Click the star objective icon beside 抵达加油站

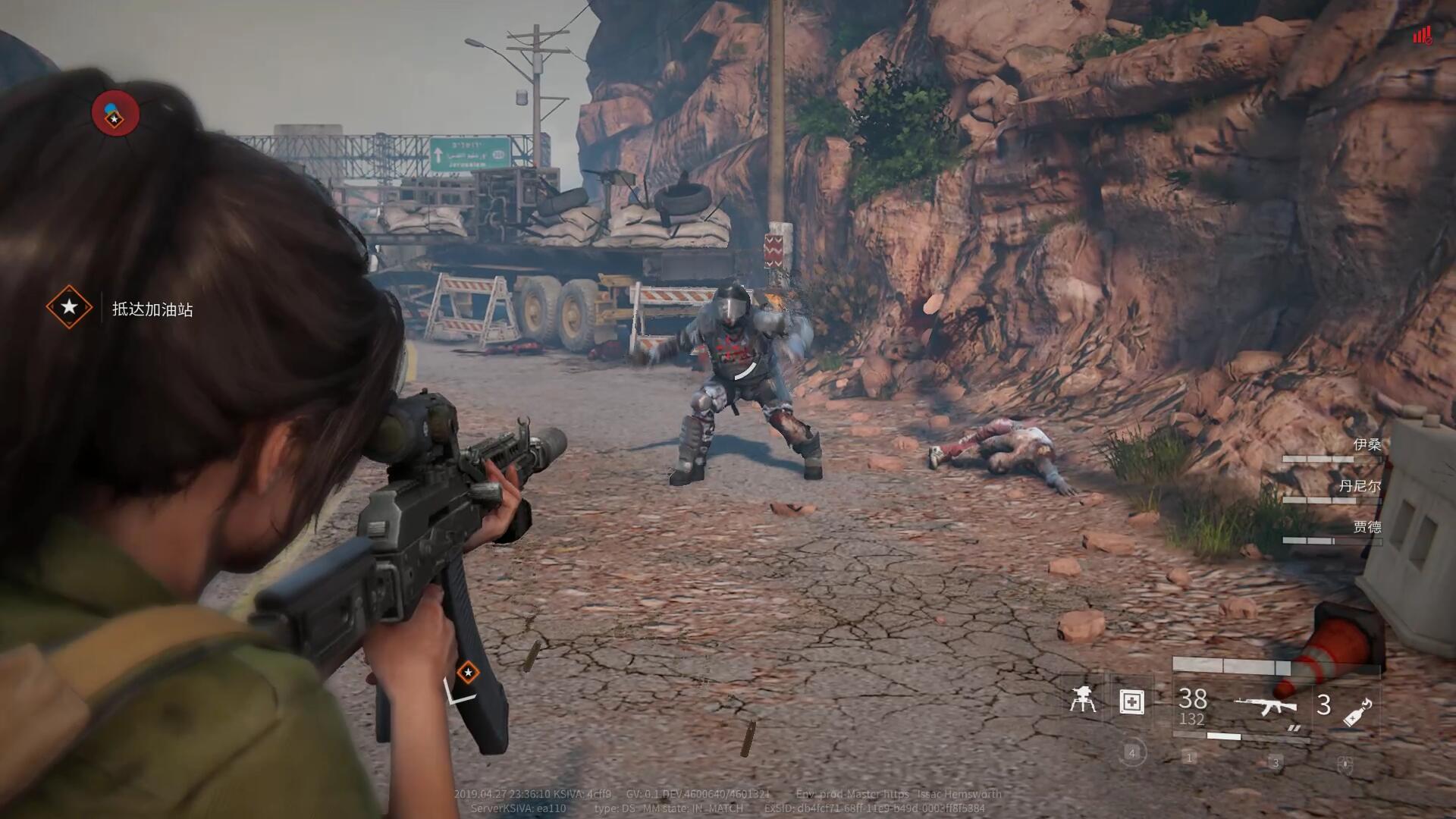[69, 307]
